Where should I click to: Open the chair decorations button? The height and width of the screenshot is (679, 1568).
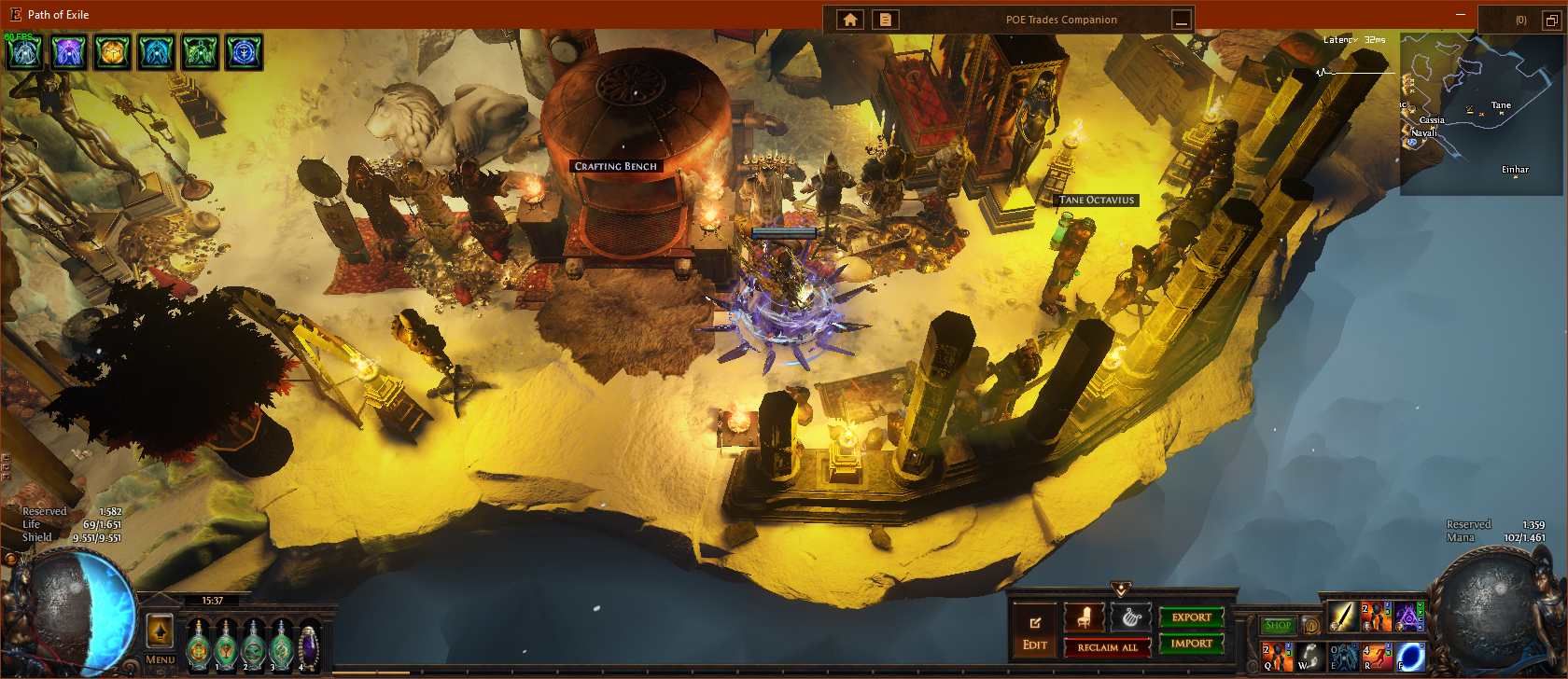point(1085,617)
